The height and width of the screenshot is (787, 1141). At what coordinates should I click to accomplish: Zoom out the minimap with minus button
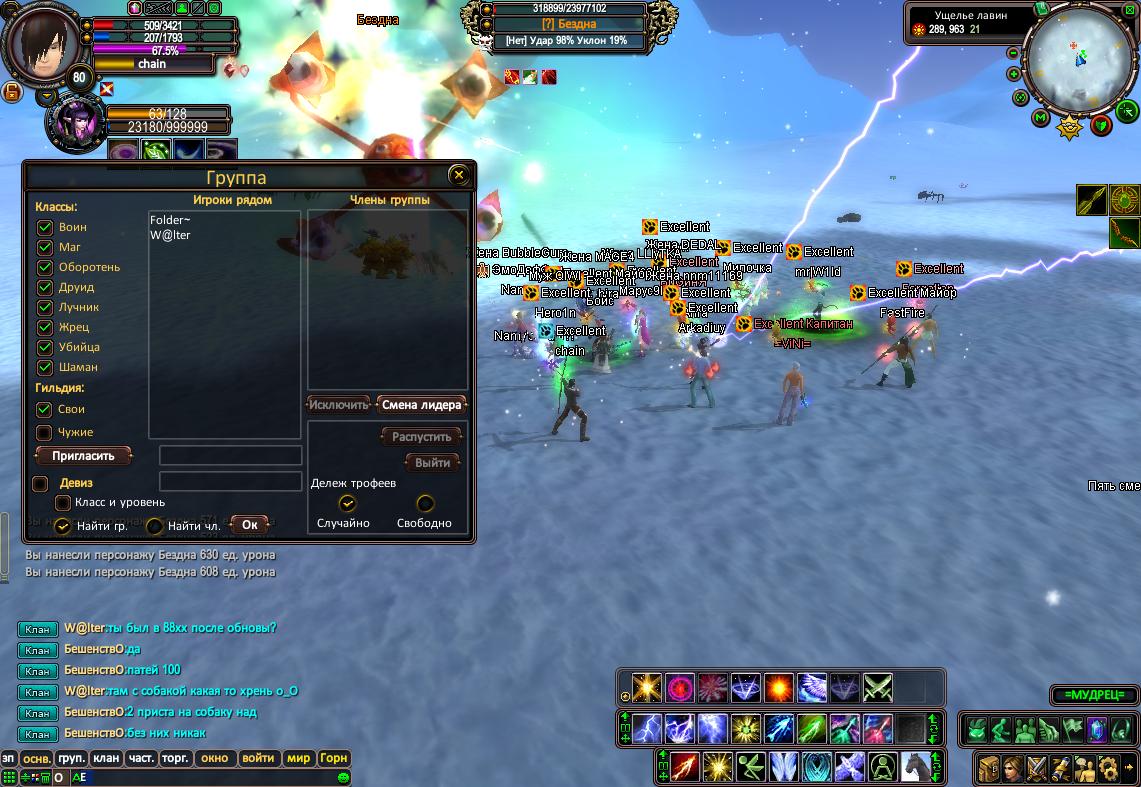tap(1013, 53)
